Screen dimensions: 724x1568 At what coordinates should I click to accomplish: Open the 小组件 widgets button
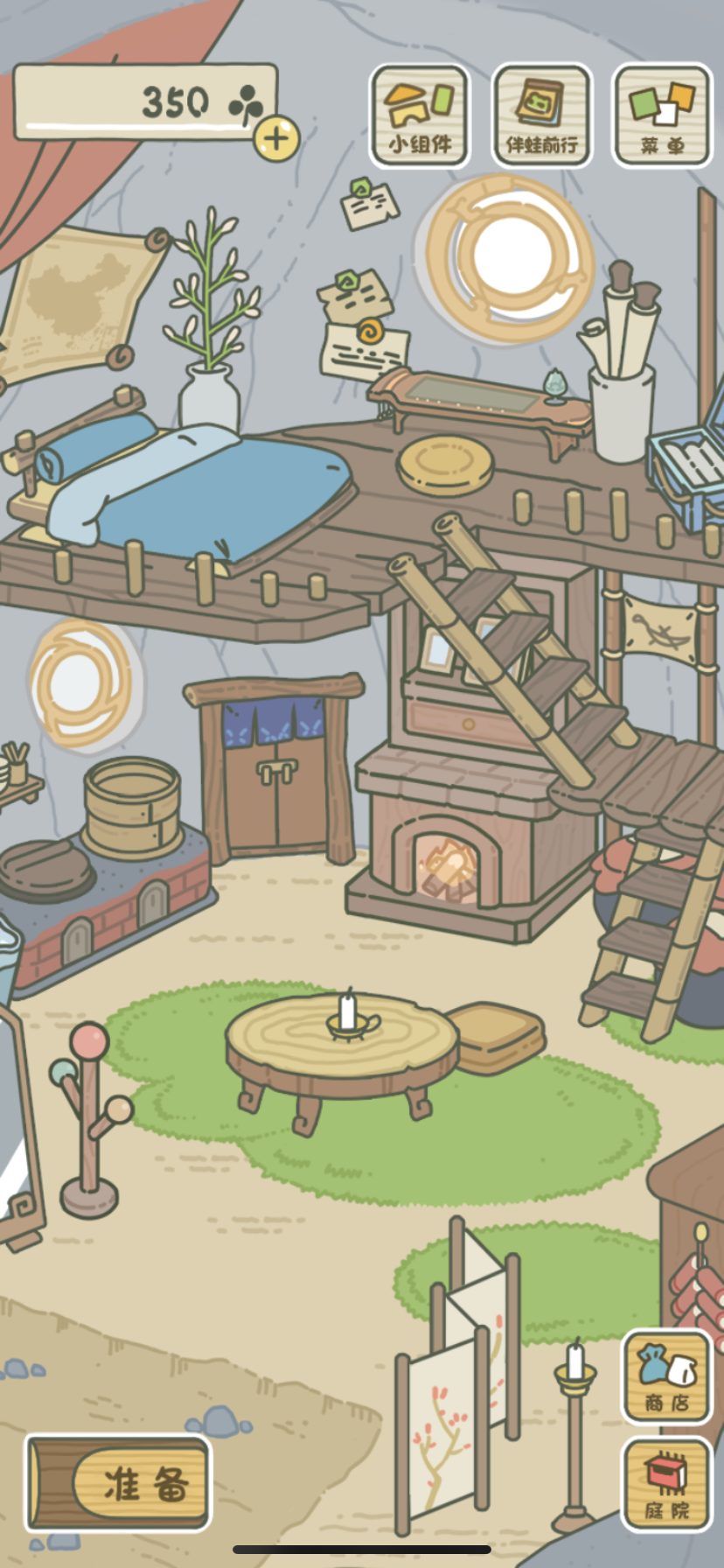click(x=420, y=115)
